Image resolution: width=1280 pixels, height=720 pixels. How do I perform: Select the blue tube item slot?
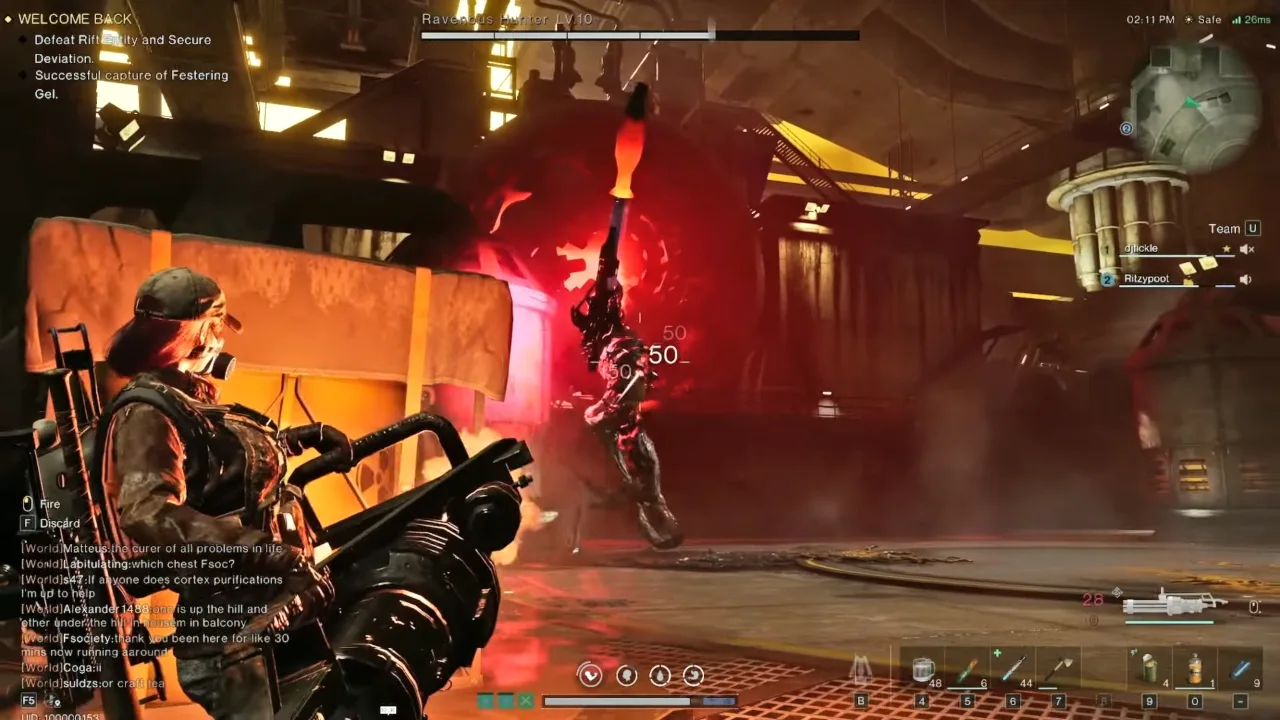coord(1240,669)
